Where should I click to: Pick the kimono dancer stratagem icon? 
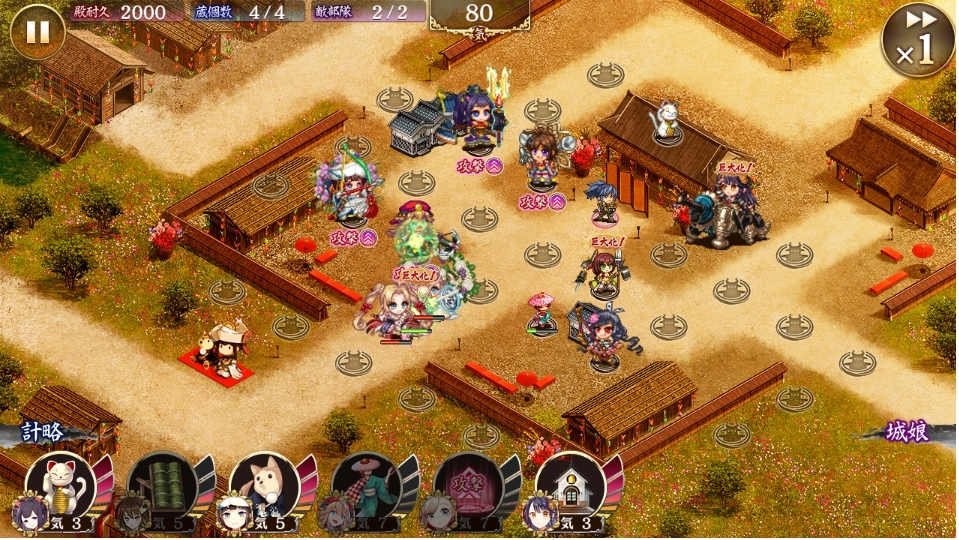(366, 485)
